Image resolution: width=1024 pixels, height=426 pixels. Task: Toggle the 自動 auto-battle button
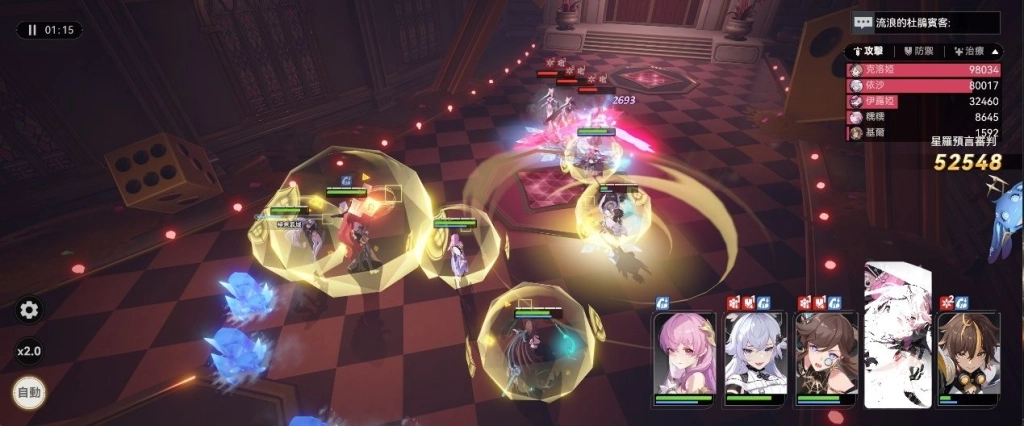(29, 393)
